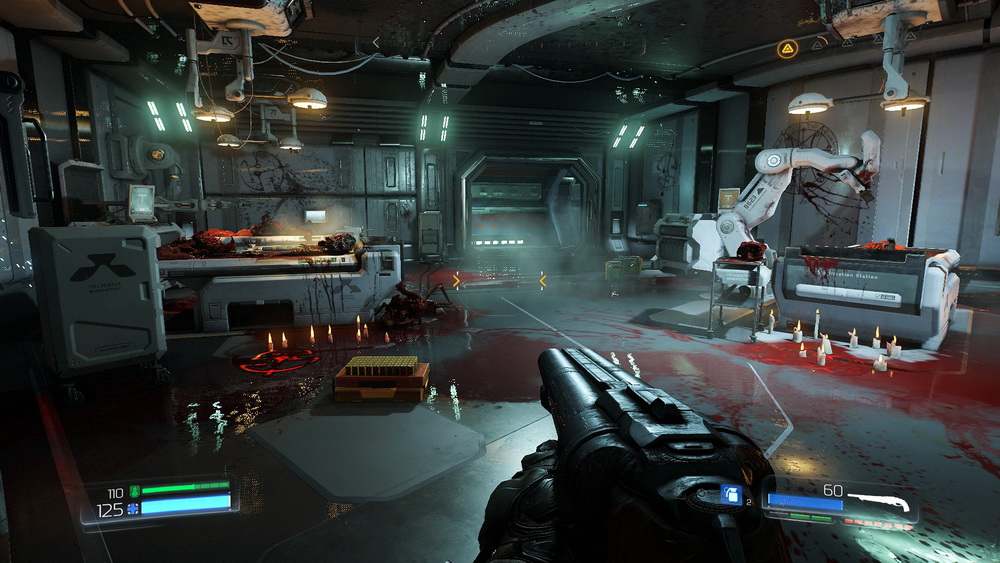The height and width of the screenshot is (563, 1000).
Task: Click the blue health cross icon
Action: point(133,509)
